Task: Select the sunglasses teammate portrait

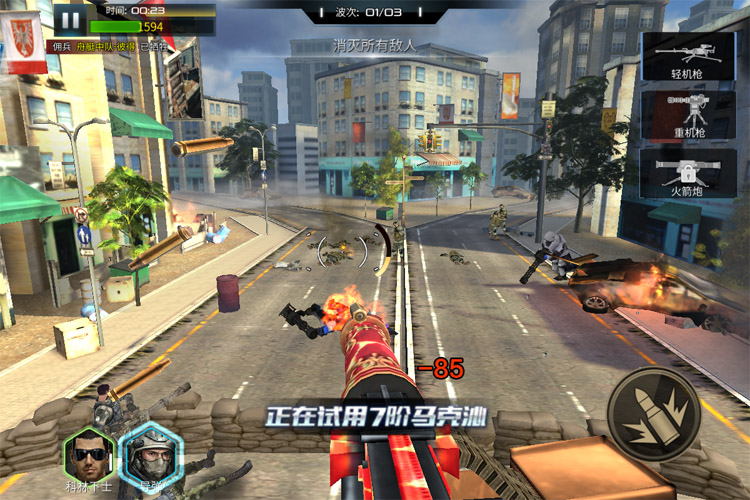Action: tap(87, 455)
